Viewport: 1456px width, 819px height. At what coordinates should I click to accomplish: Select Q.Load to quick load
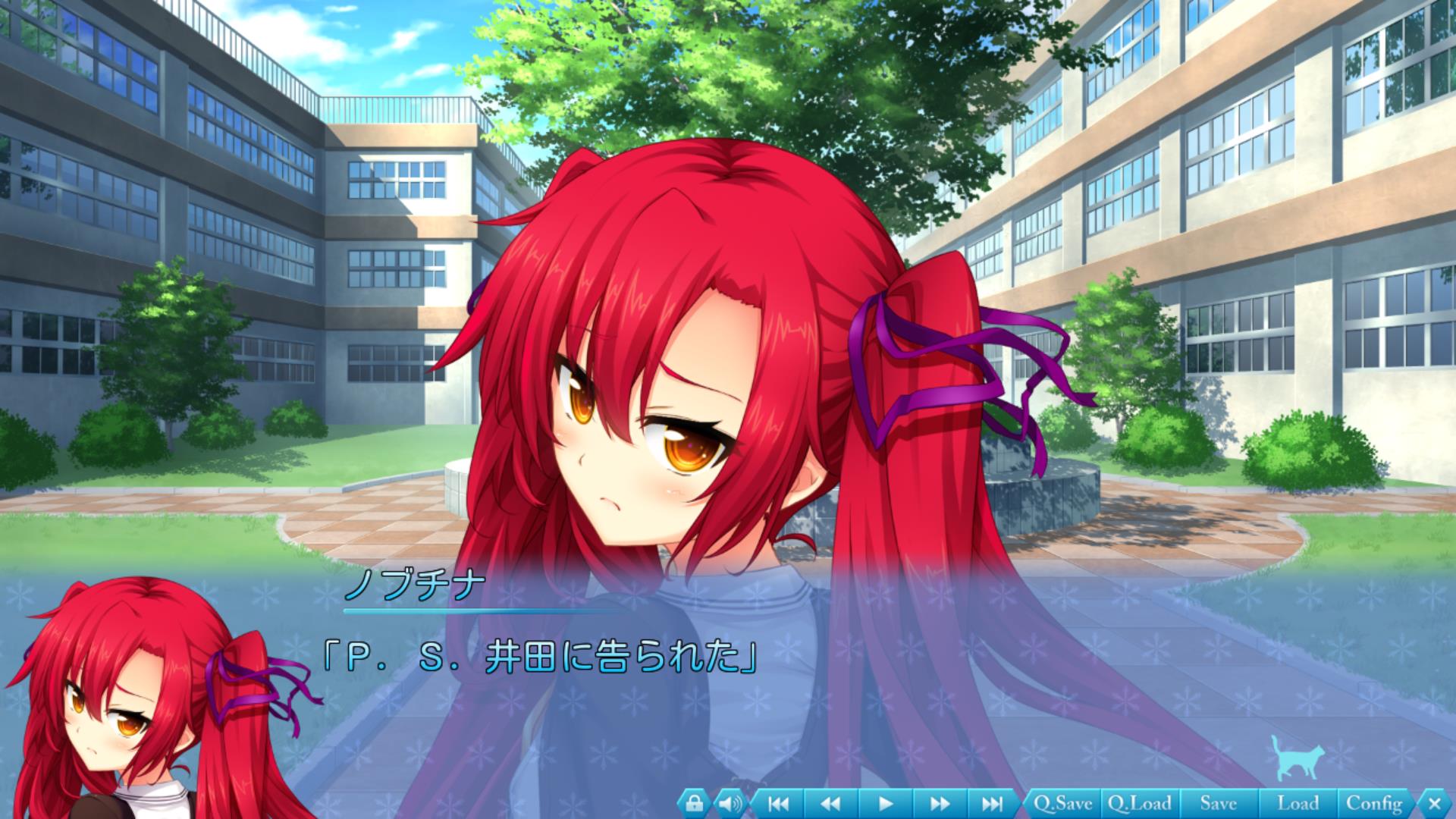1139,803
